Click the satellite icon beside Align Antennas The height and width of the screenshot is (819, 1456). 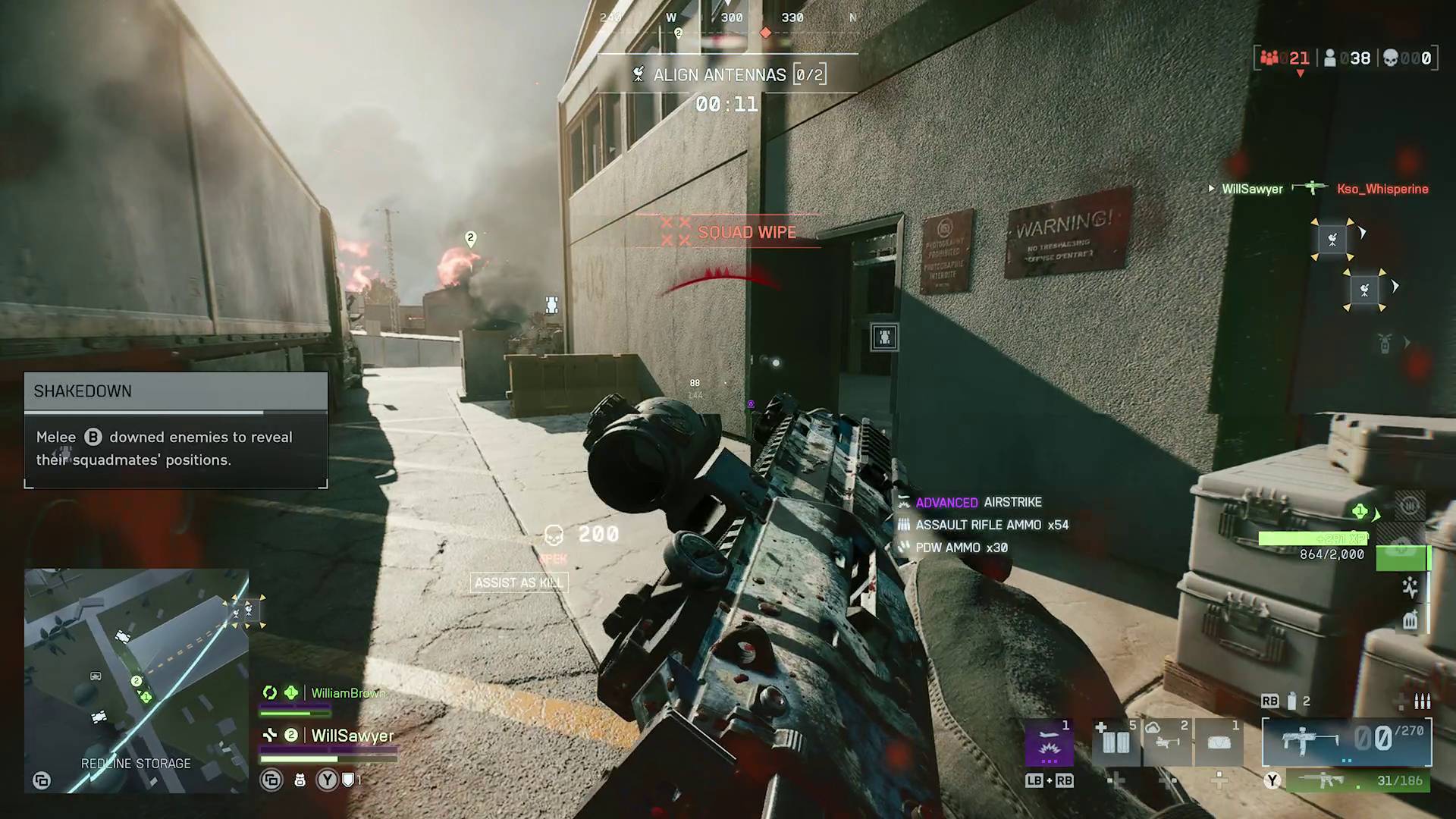point(637,74)
